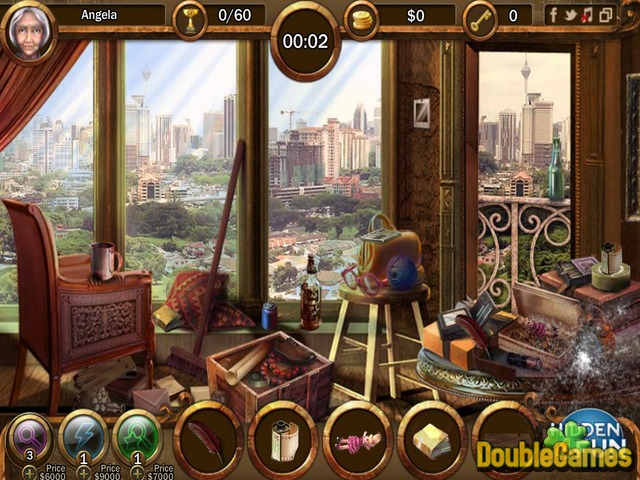This screenshot has height=480, width=640.
Task: Use the purple magnifier hint power-up
Action: [x=30, y=438]
